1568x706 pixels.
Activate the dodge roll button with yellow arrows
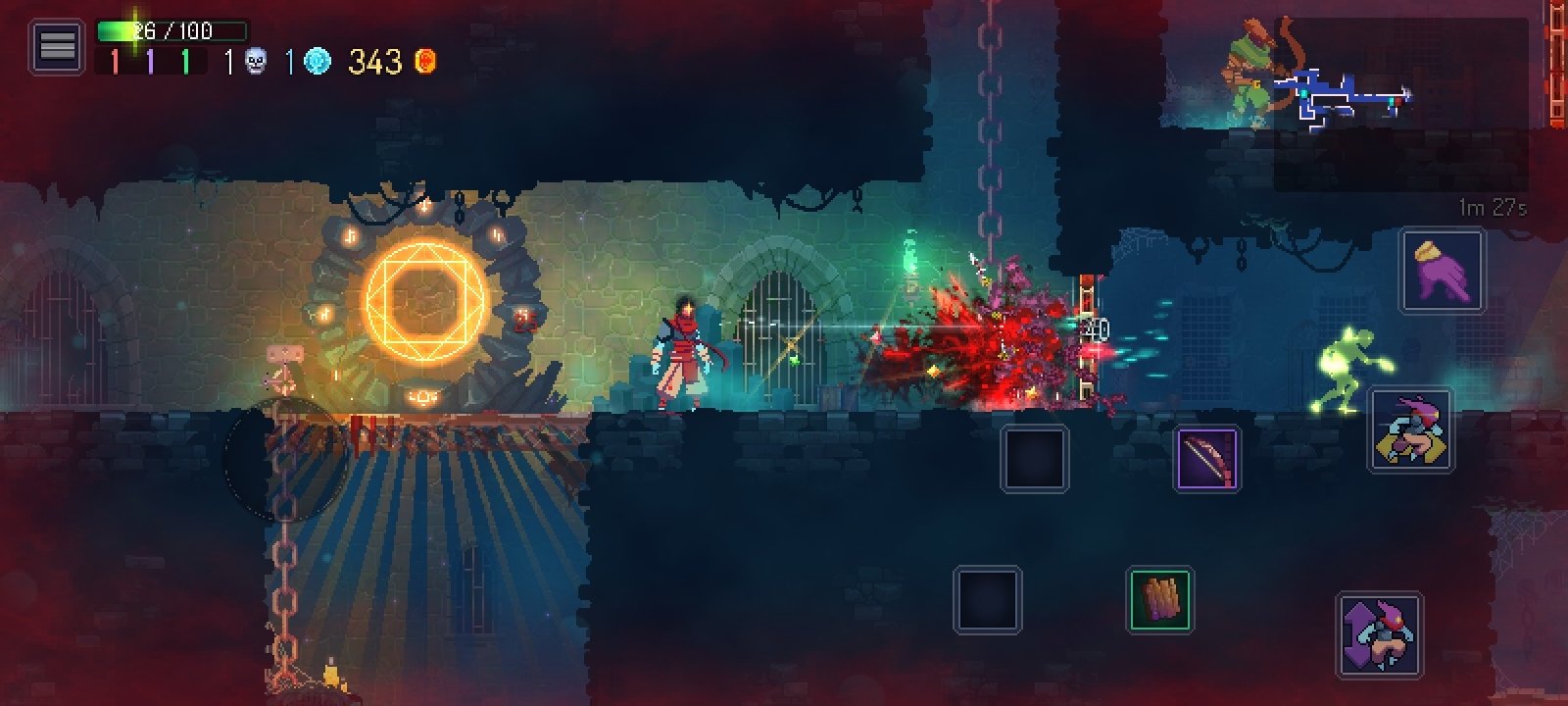coord(1411,430)
